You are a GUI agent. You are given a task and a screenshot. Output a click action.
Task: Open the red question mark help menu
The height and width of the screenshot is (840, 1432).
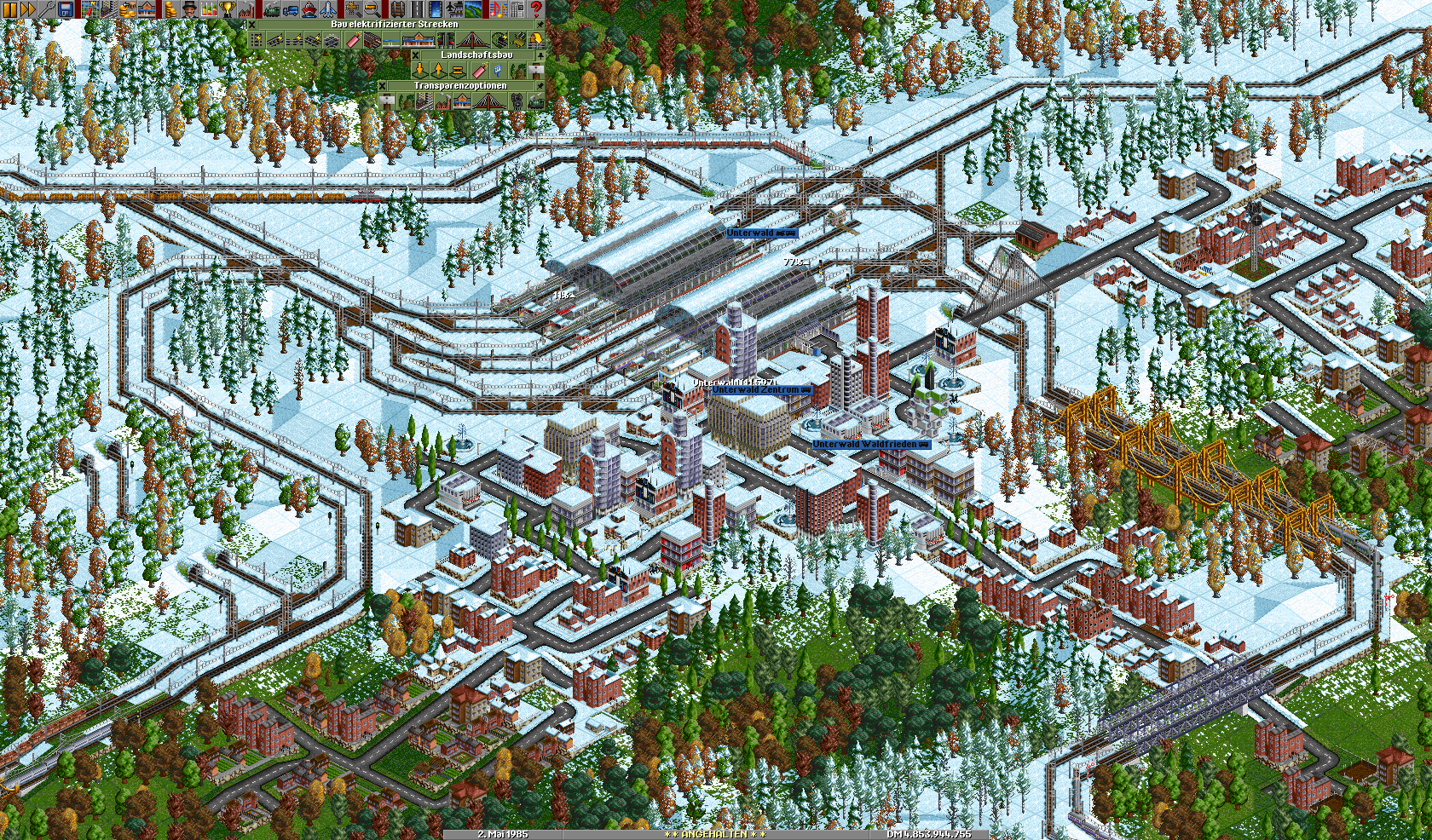click(536, 9)
